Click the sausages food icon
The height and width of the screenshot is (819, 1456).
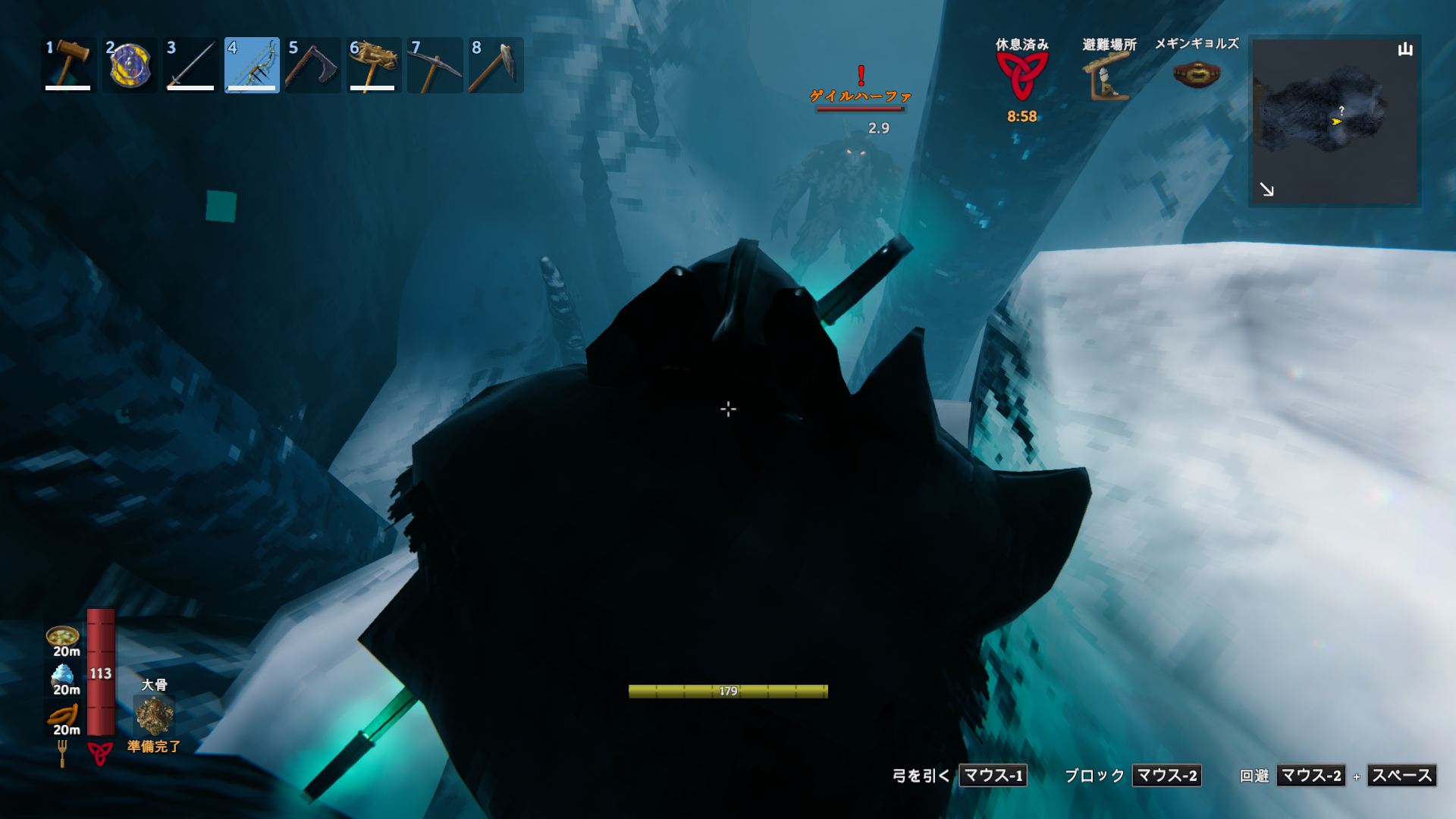pyautogui.click(x=63, y=714)
